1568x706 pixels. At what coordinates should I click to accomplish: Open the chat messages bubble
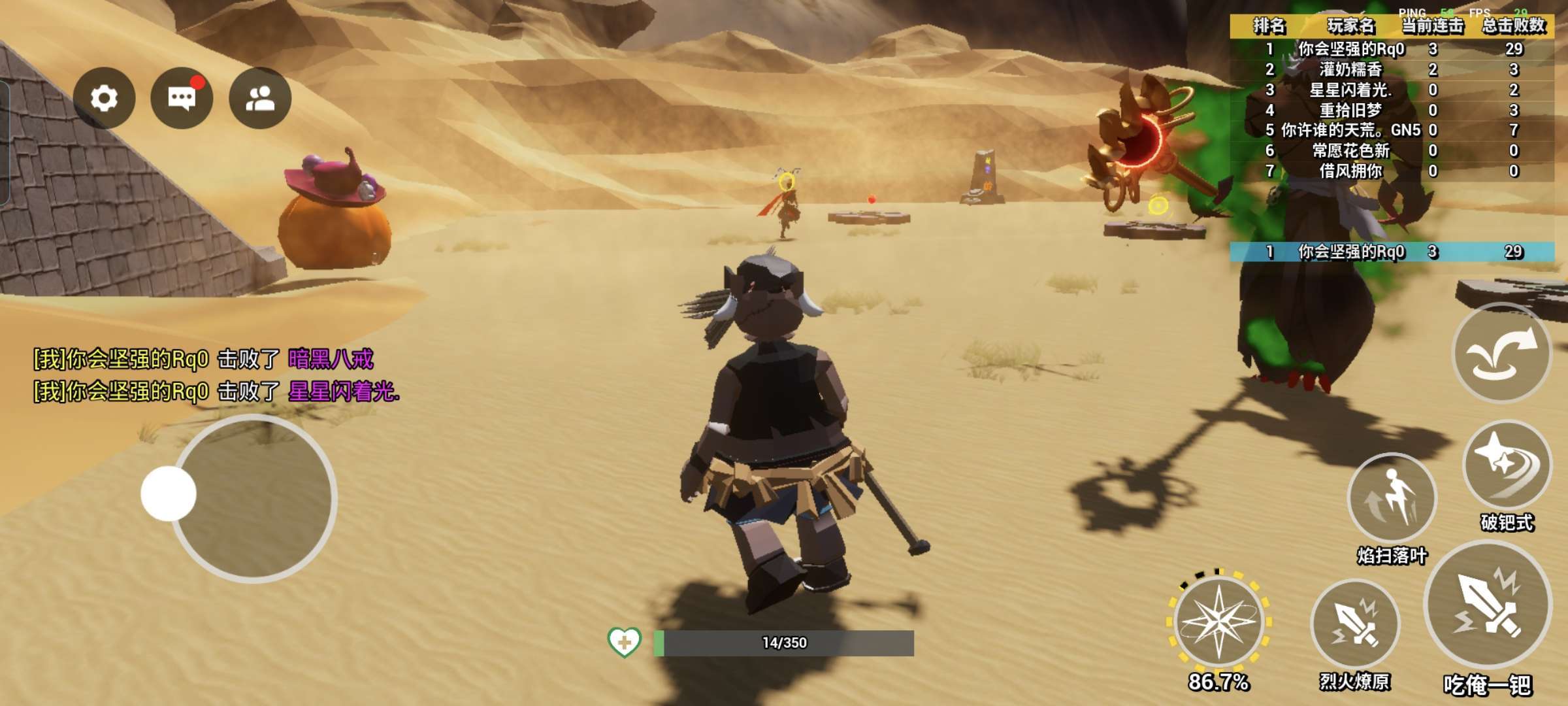[x=182, y=98]
